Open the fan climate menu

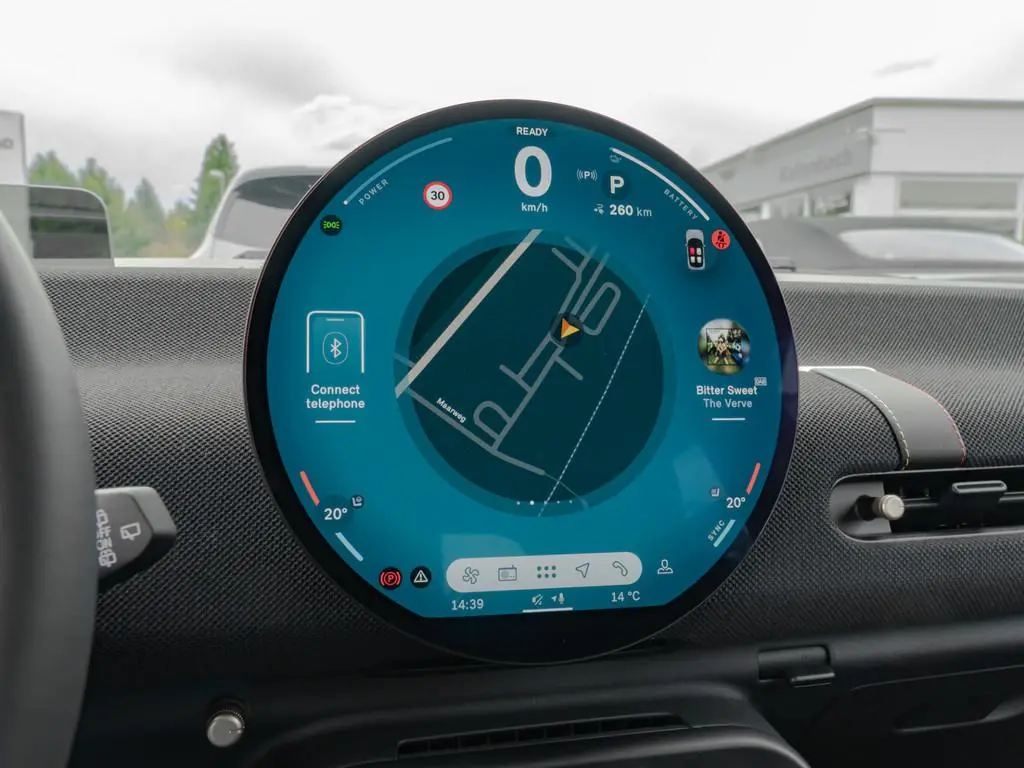[471, 574]
